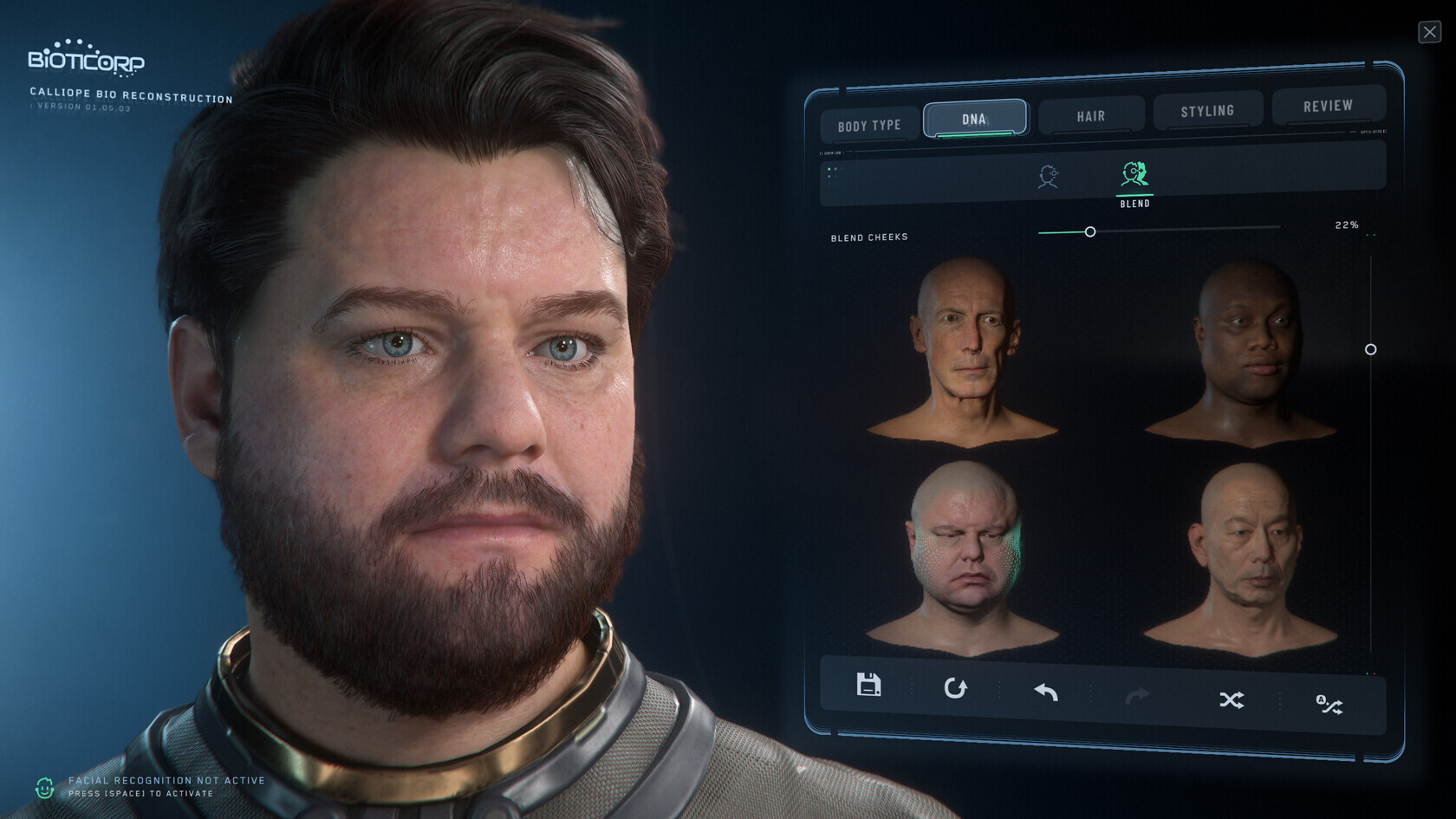This screenshot has width=1456, height=819.
Task: Go to the Styling tab
Action: coord(1207,111)
